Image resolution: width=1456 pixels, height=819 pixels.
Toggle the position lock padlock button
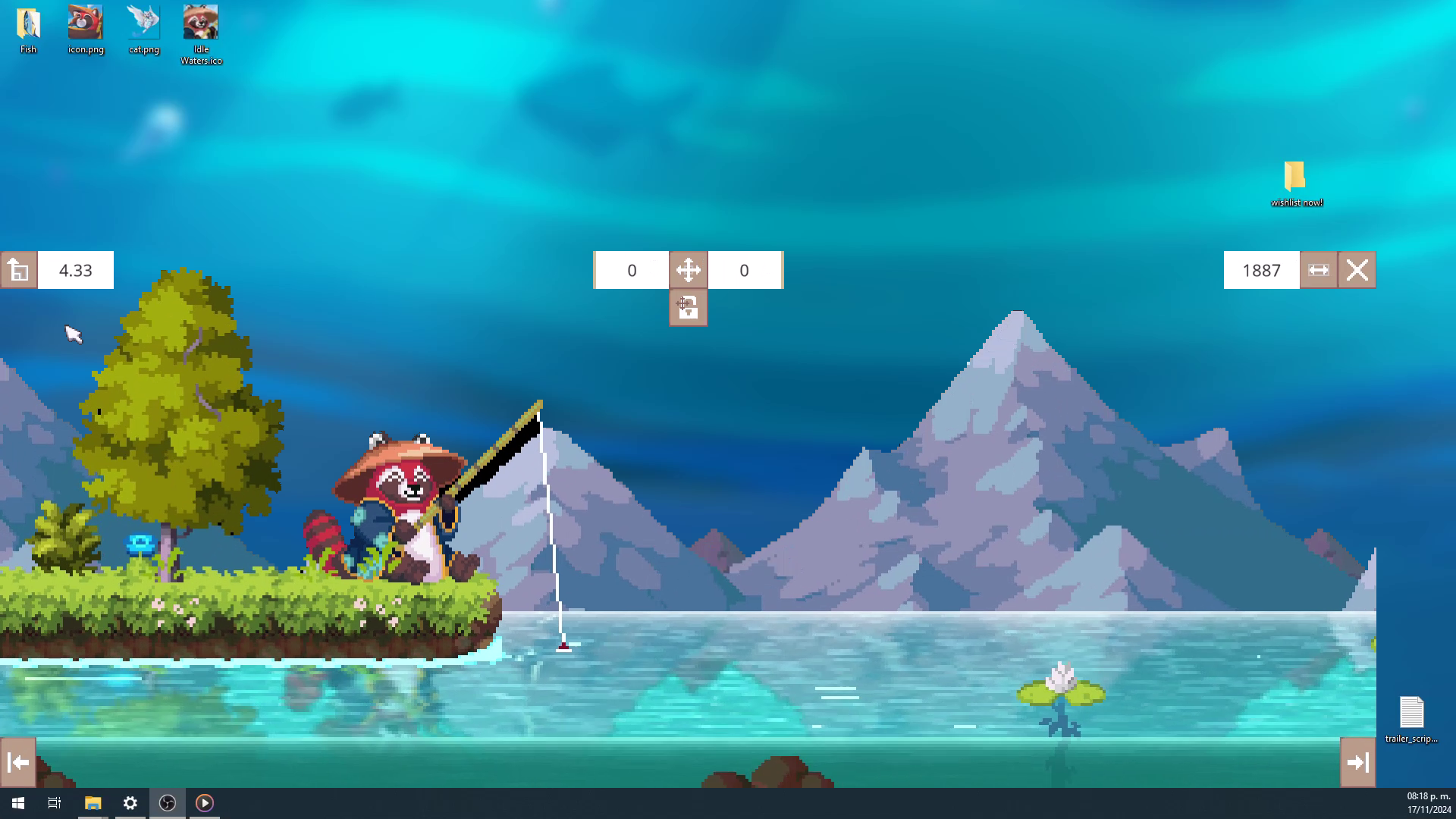[688, 308]
